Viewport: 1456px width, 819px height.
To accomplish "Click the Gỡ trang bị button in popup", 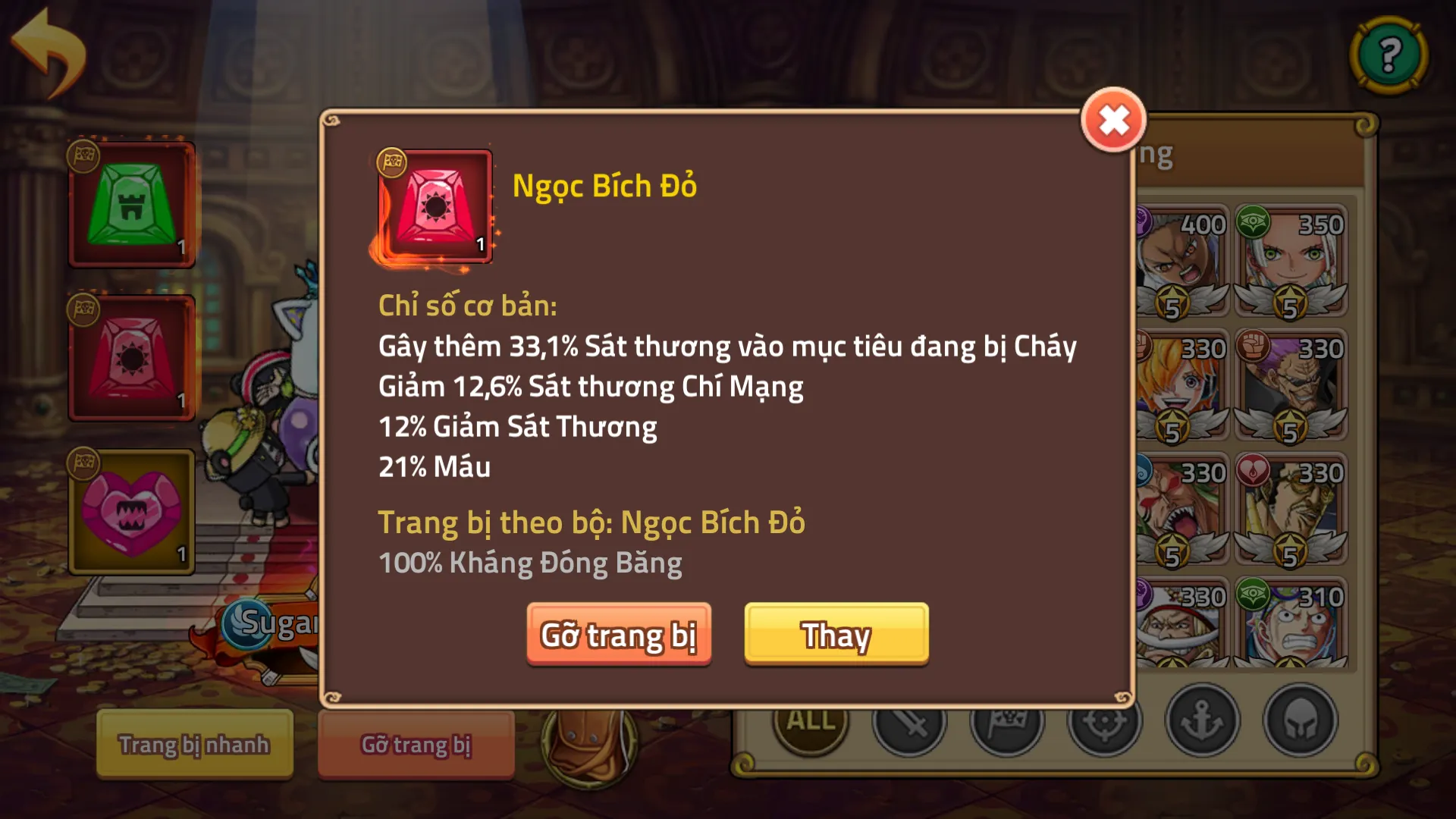I will coord(619,634).
